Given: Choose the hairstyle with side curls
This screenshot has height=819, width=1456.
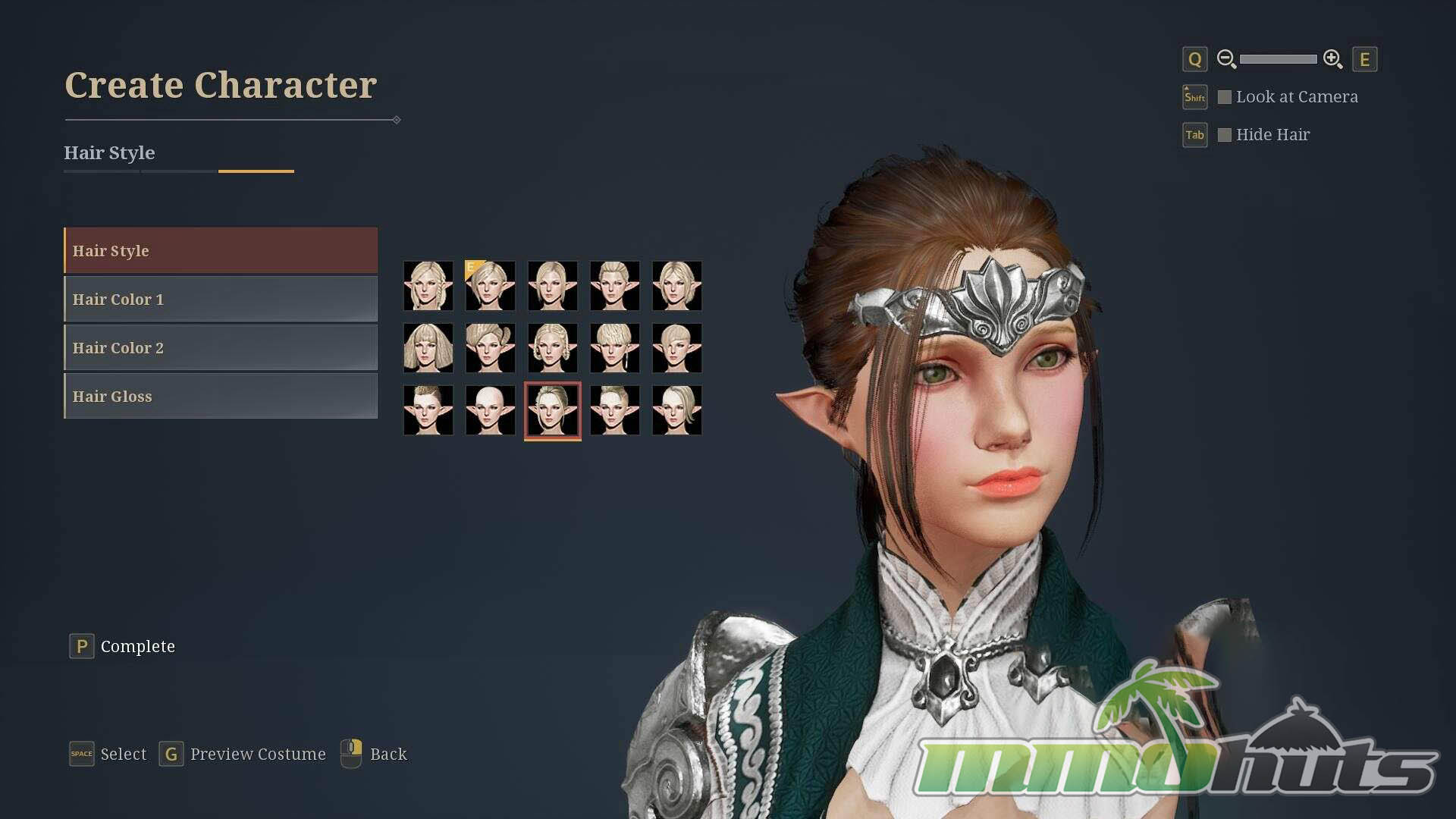Looking at the screenshot, I should click(x=553, y=348).
